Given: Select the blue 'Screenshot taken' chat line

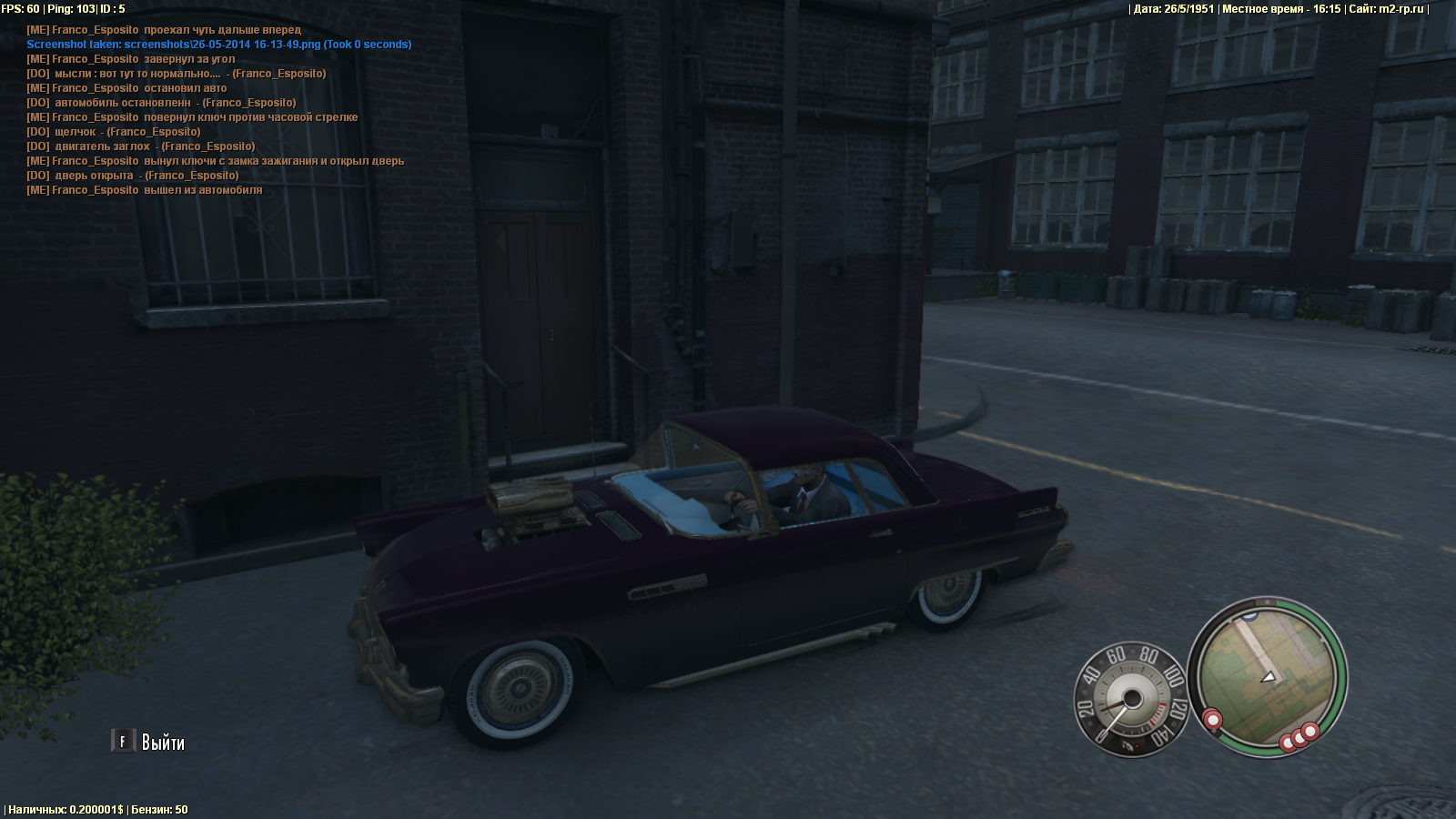Looking at the screenshot, I should tap(218, 45).
